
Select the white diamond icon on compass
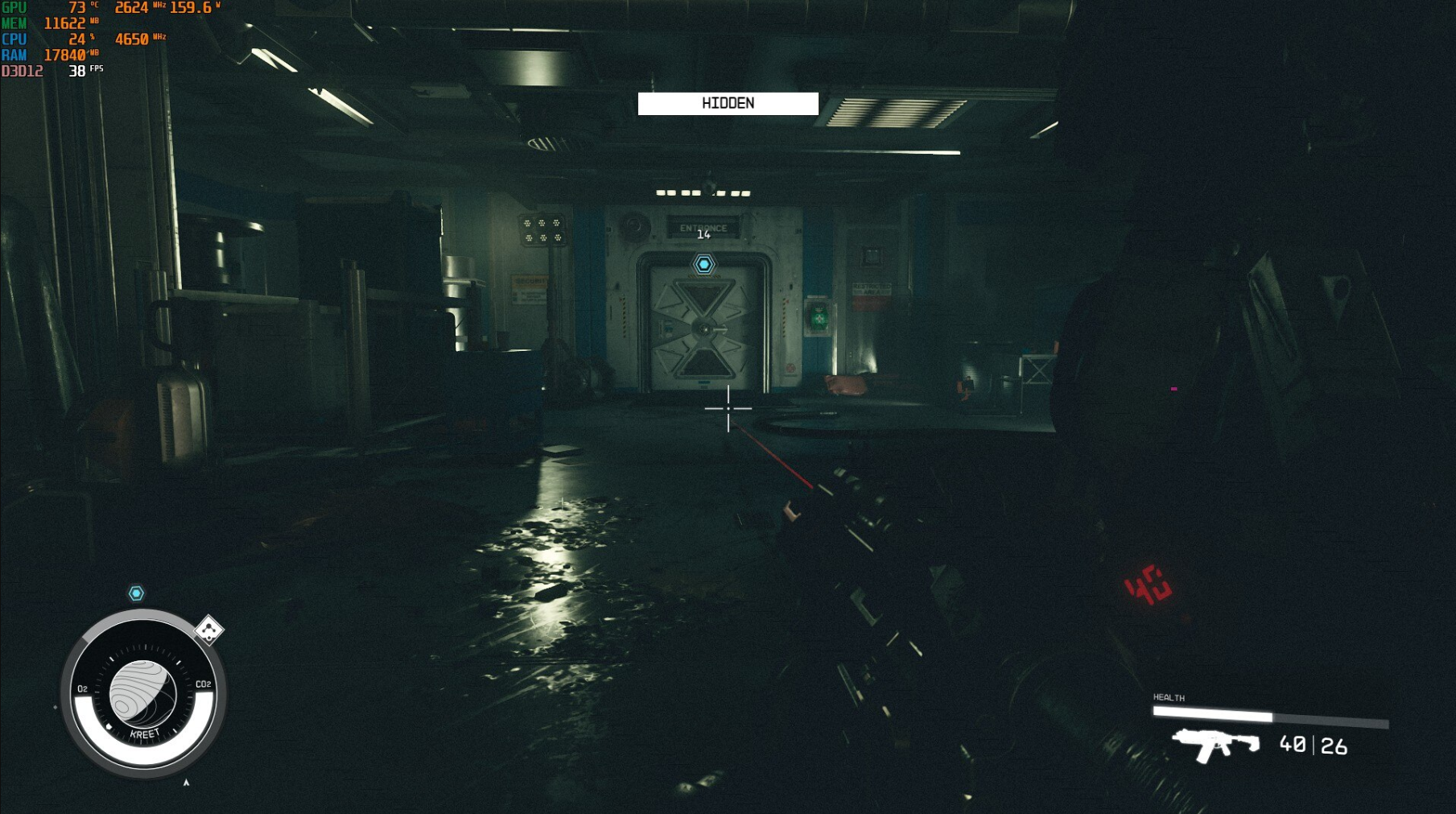tap(209, 630)
